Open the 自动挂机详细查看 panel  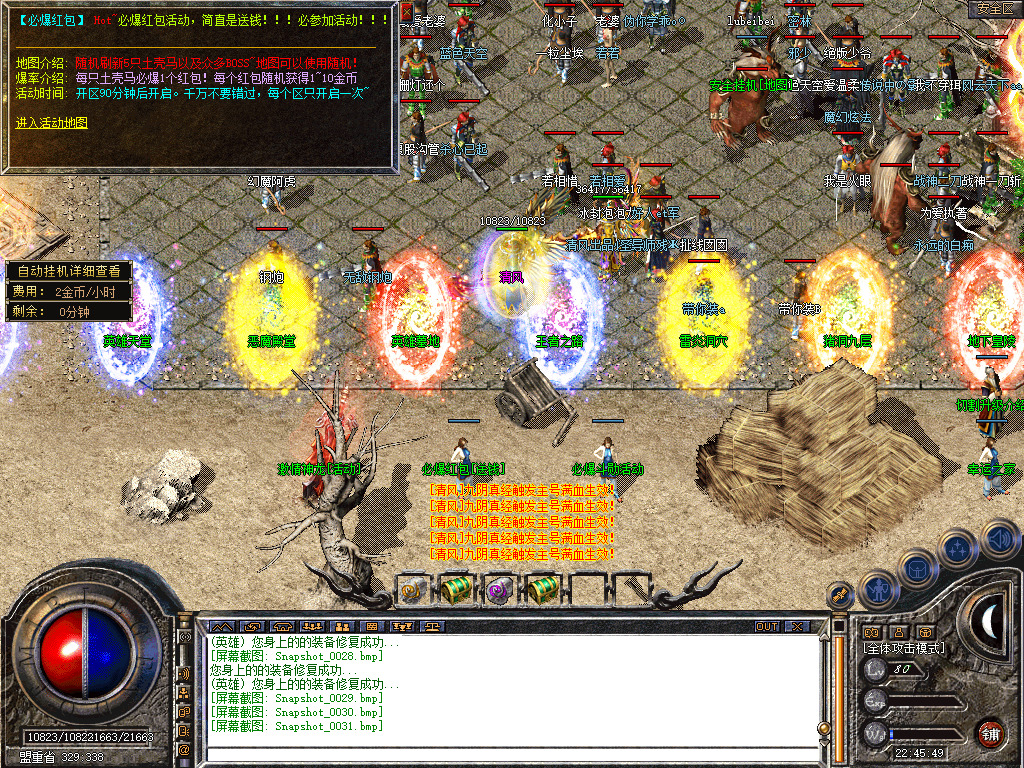point(68,270)
